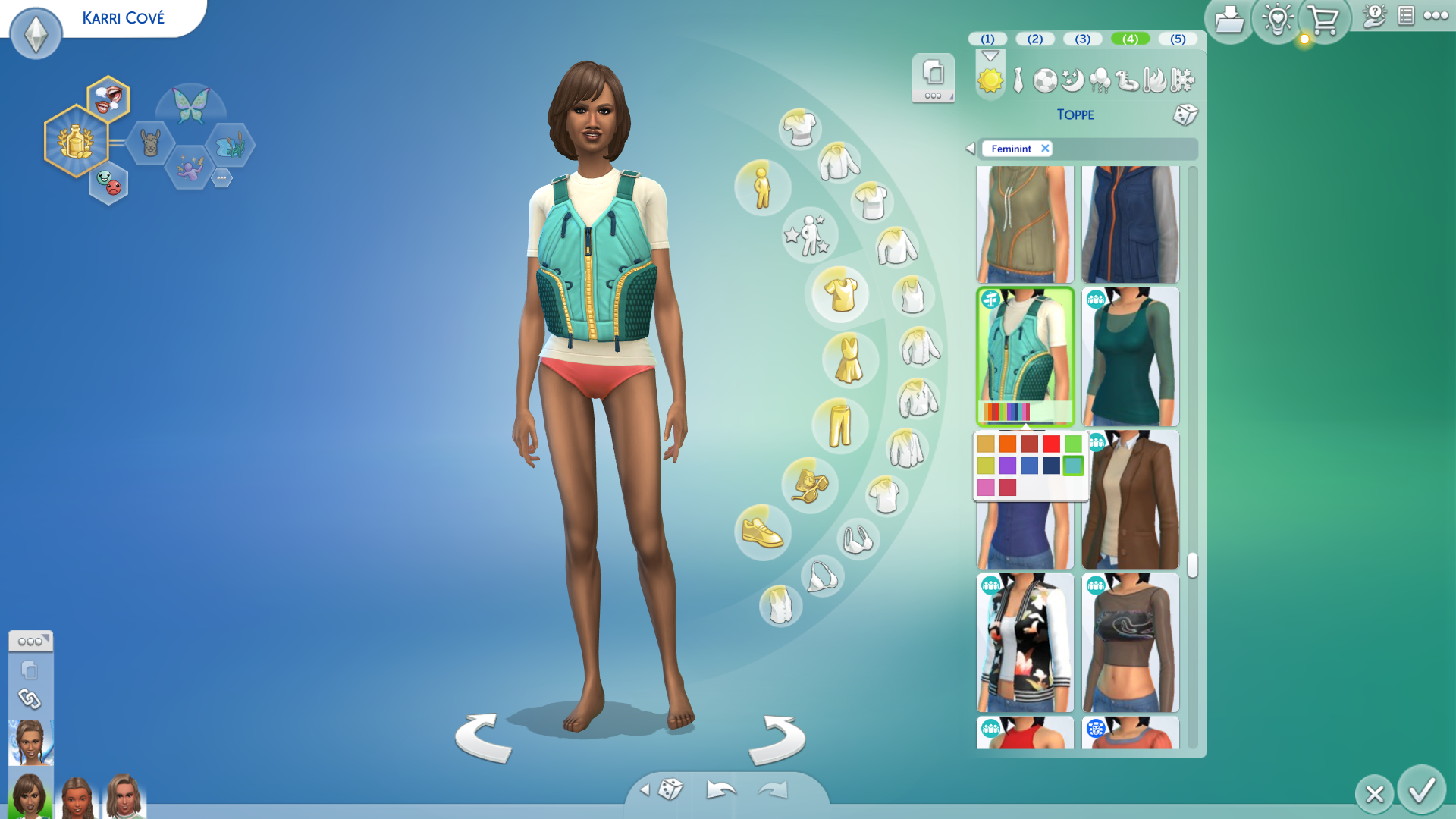Select the pink color swatch
This screenshot has height=819, width=1456.
pos(986,488)
